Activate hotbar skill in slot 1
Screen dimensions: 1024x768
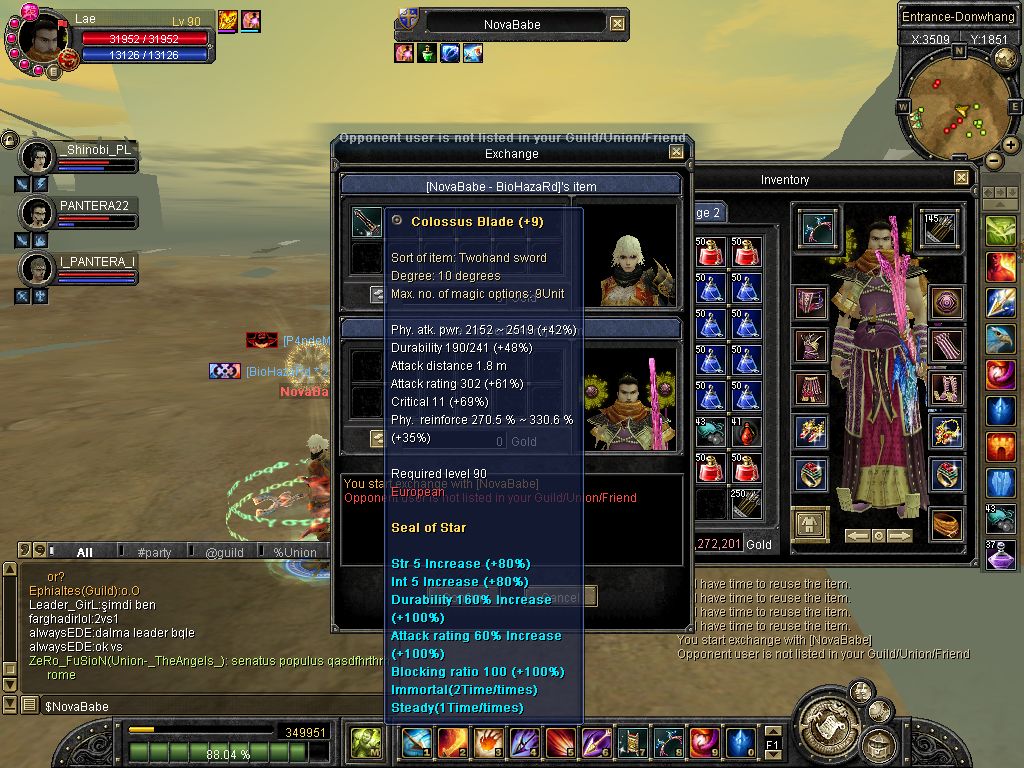click(x=416, y=742)
